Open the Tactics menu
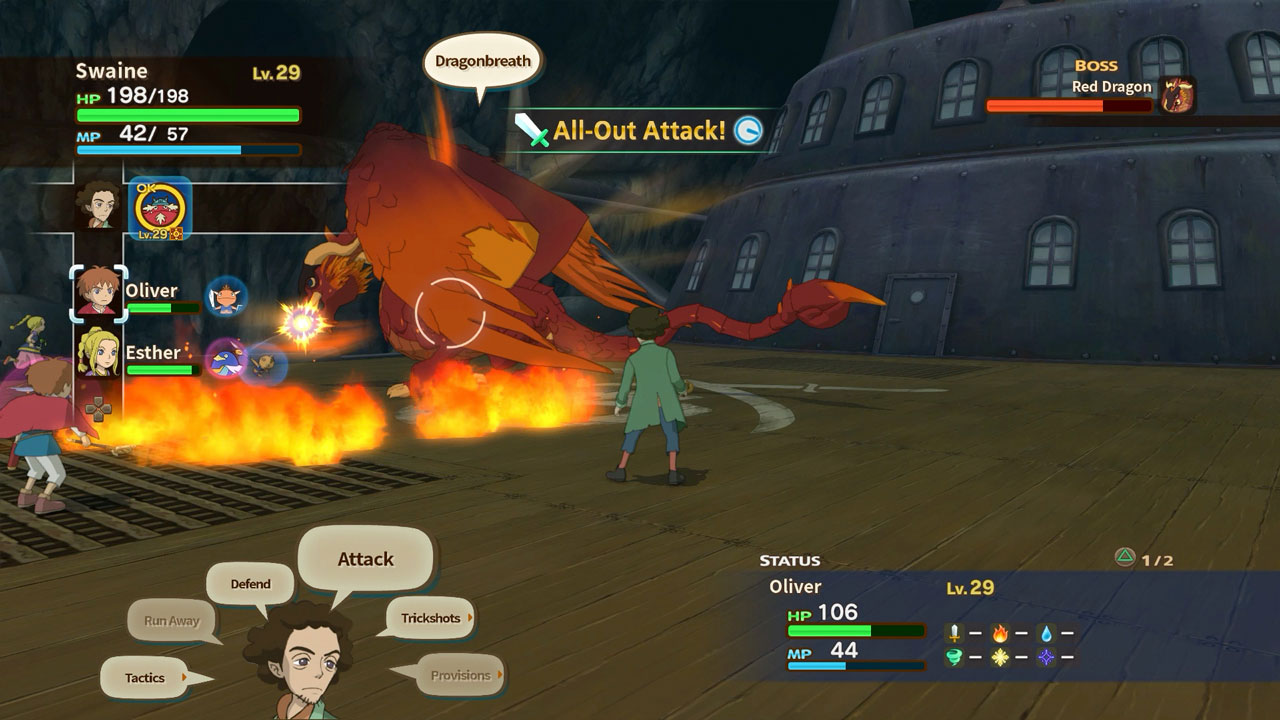 146,678
